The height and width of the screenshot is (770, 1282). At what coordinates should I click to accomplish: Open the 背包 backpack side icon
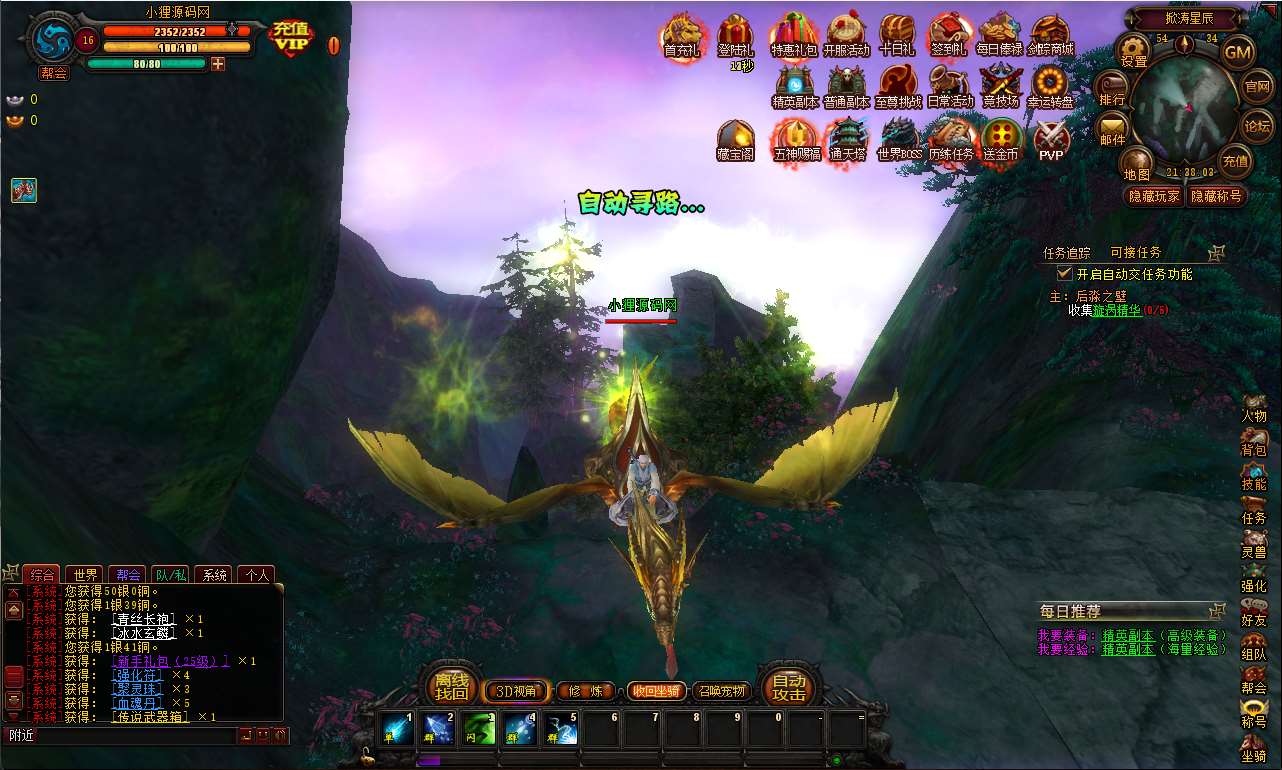[1253, 442]
